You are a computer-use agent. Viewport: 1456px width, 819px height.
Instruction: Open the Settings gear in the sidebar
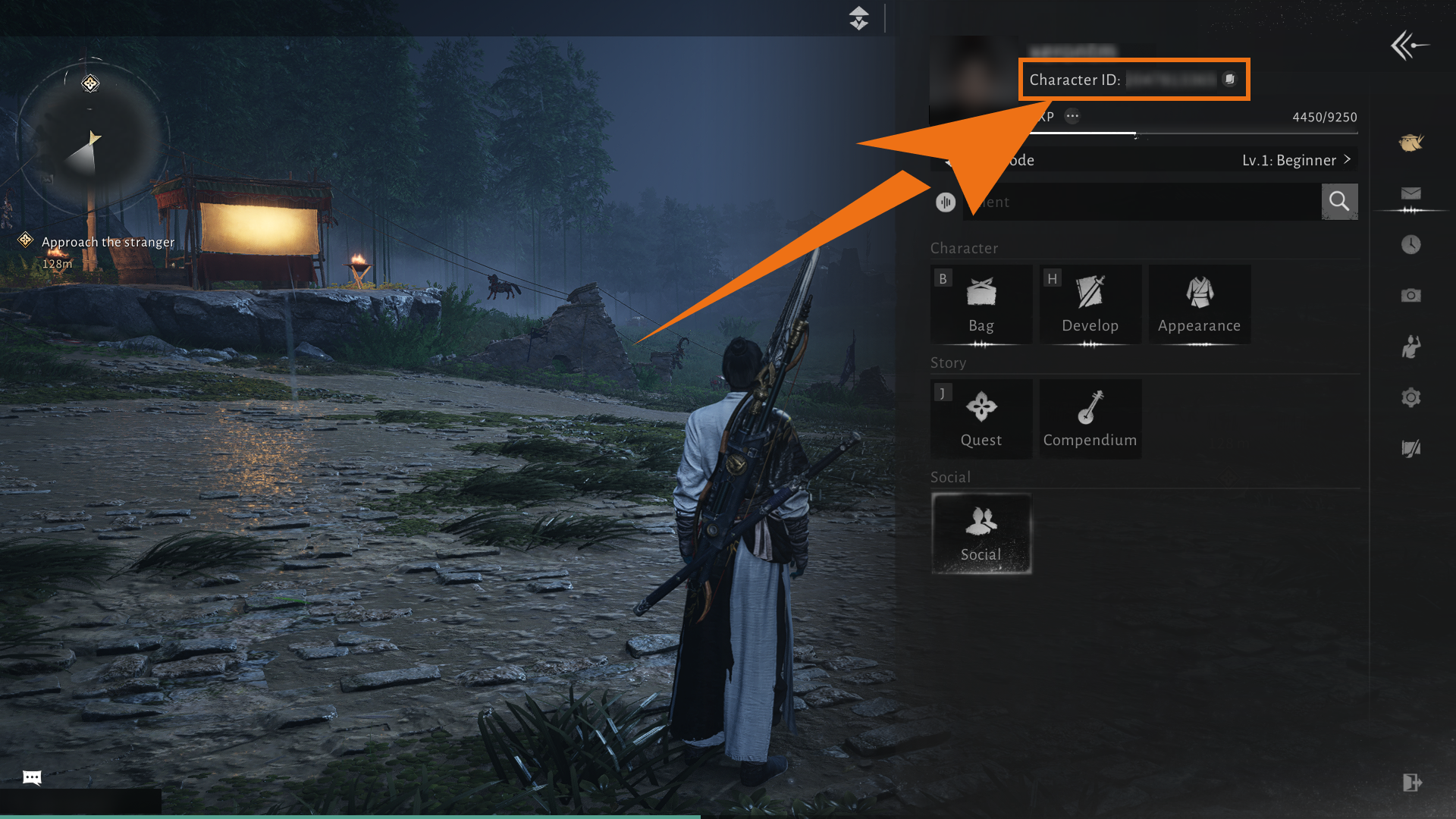pyautogui.click(x=1410, y=397)
